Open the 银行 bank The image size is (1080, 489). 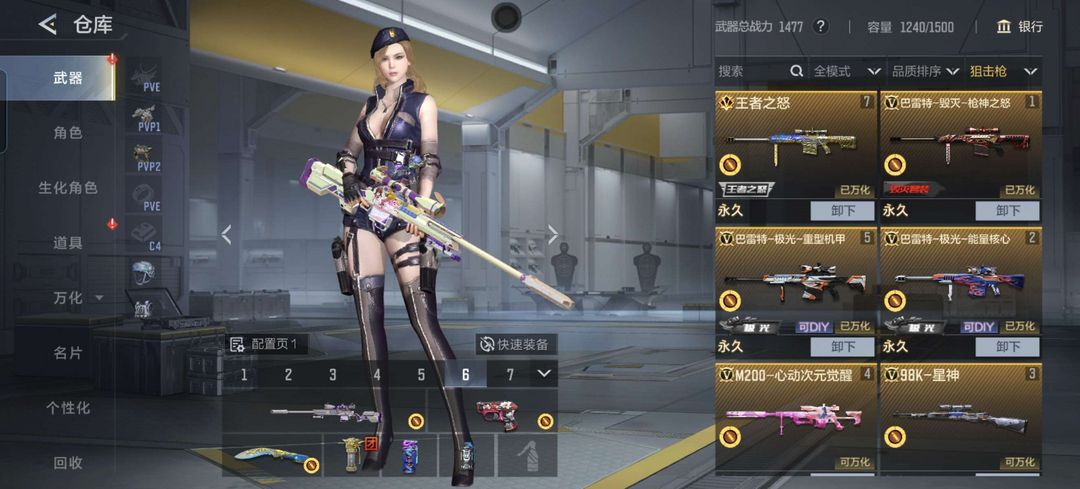click(x=1019, y=27)
